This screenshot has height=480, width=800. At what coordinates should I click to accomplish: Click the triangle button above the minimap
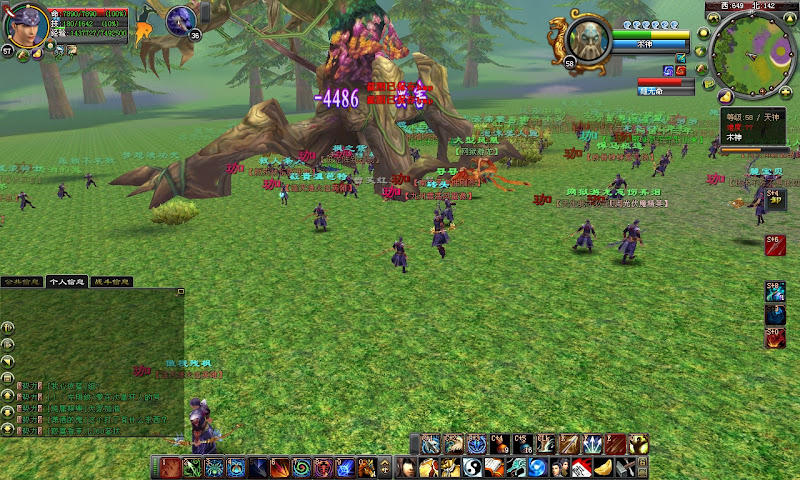(x=792, y=17)
